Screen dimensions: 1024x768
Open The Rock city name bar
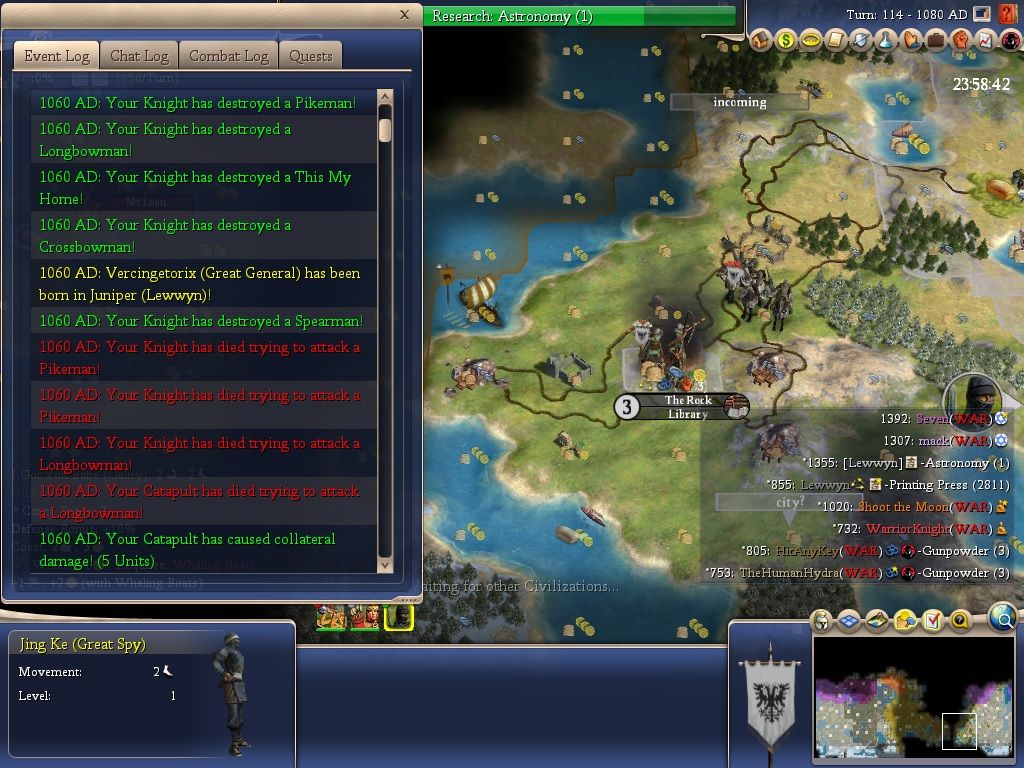(x=688, y=407)
